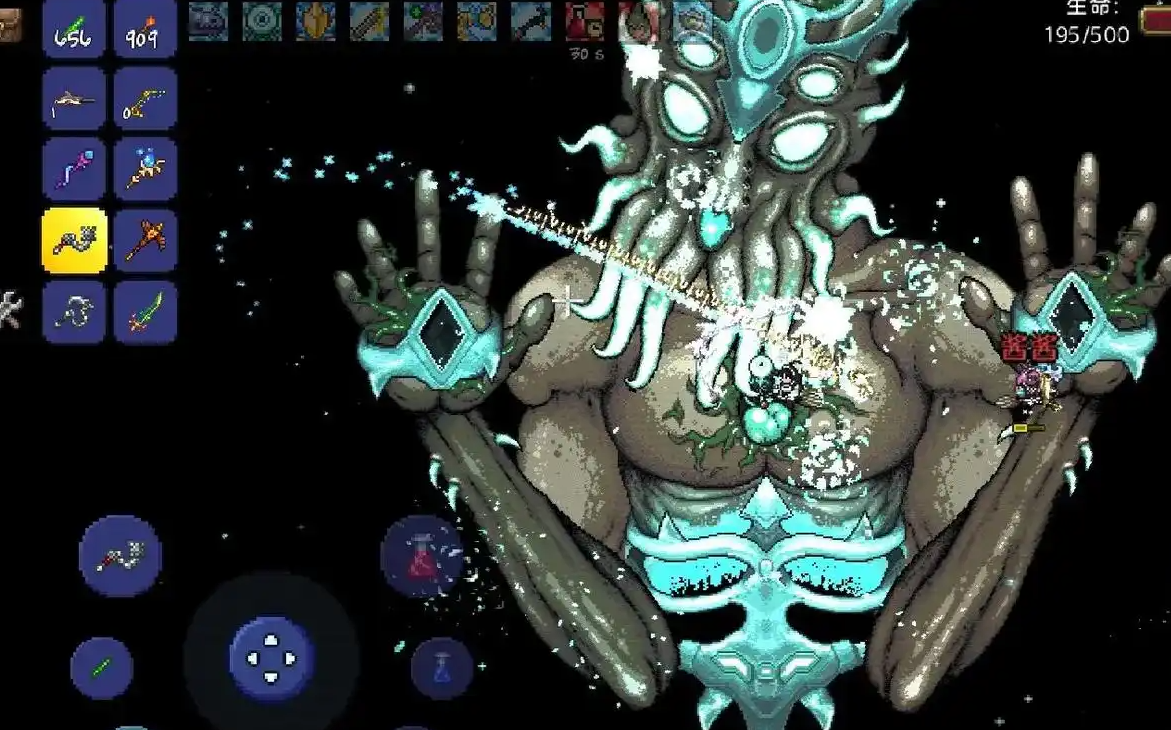Equip the swordfish-shaped gun slot
The image size is (1171, 730).
pyautogui.click(x=74, y=99)
